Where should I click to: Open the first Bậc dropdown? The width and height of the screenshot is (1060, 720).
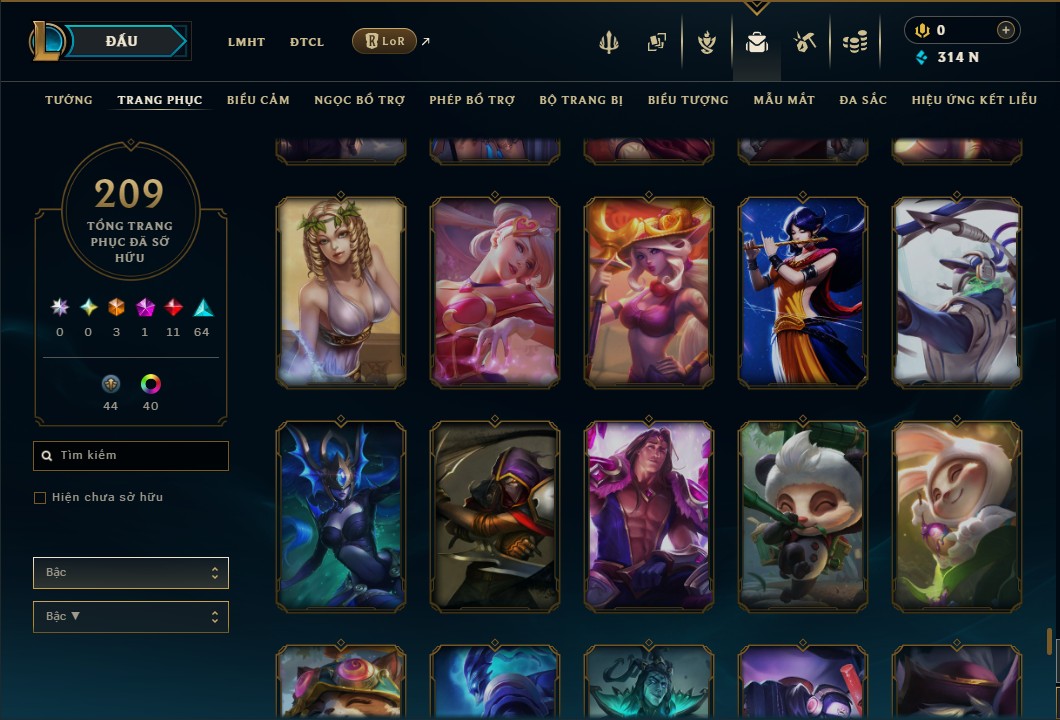(131, 573)
